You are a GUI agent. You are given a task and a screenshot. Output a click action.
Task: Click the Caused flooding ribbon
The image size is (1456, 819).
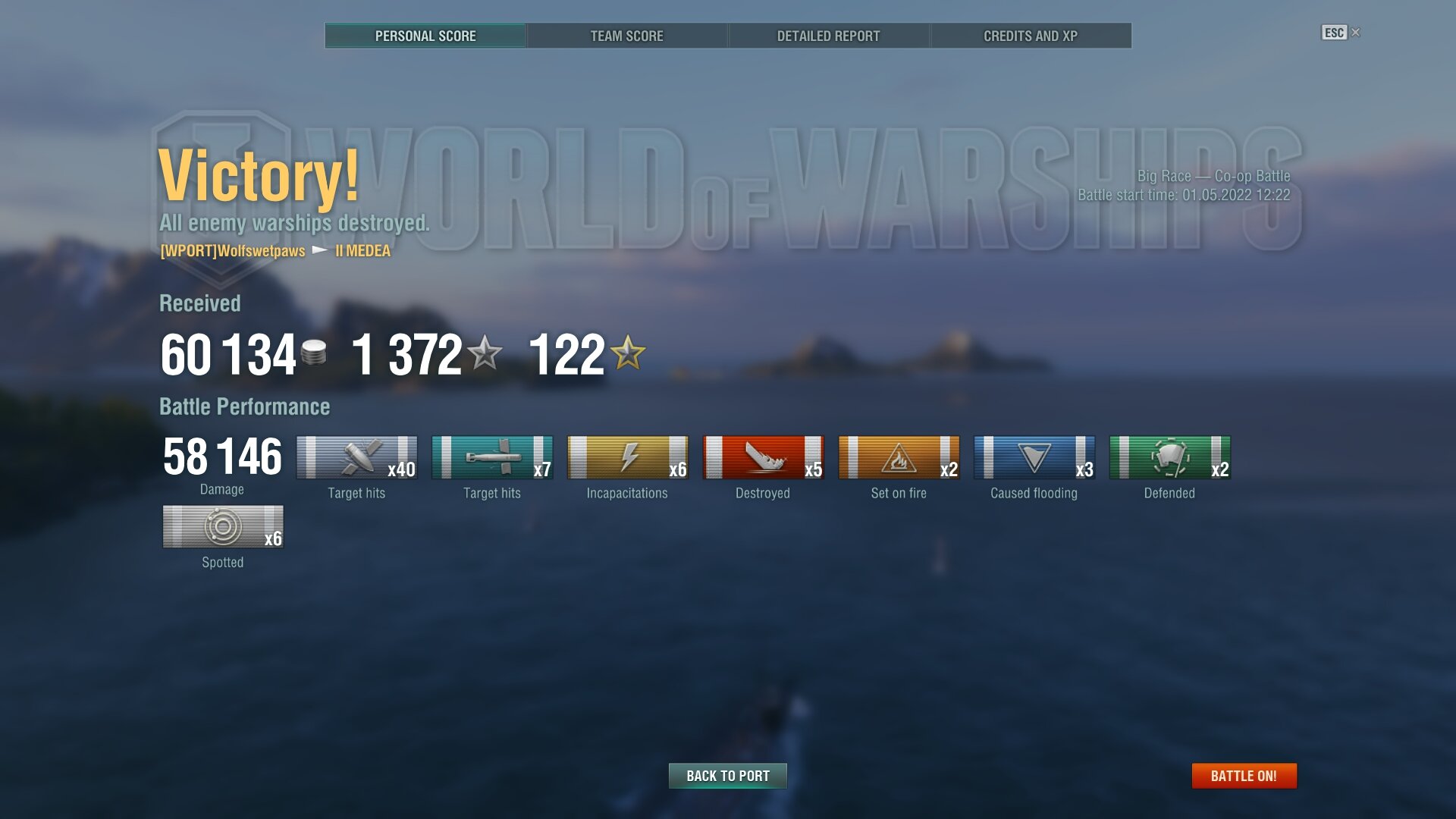pyautogui.click(x=1034, y=457)
